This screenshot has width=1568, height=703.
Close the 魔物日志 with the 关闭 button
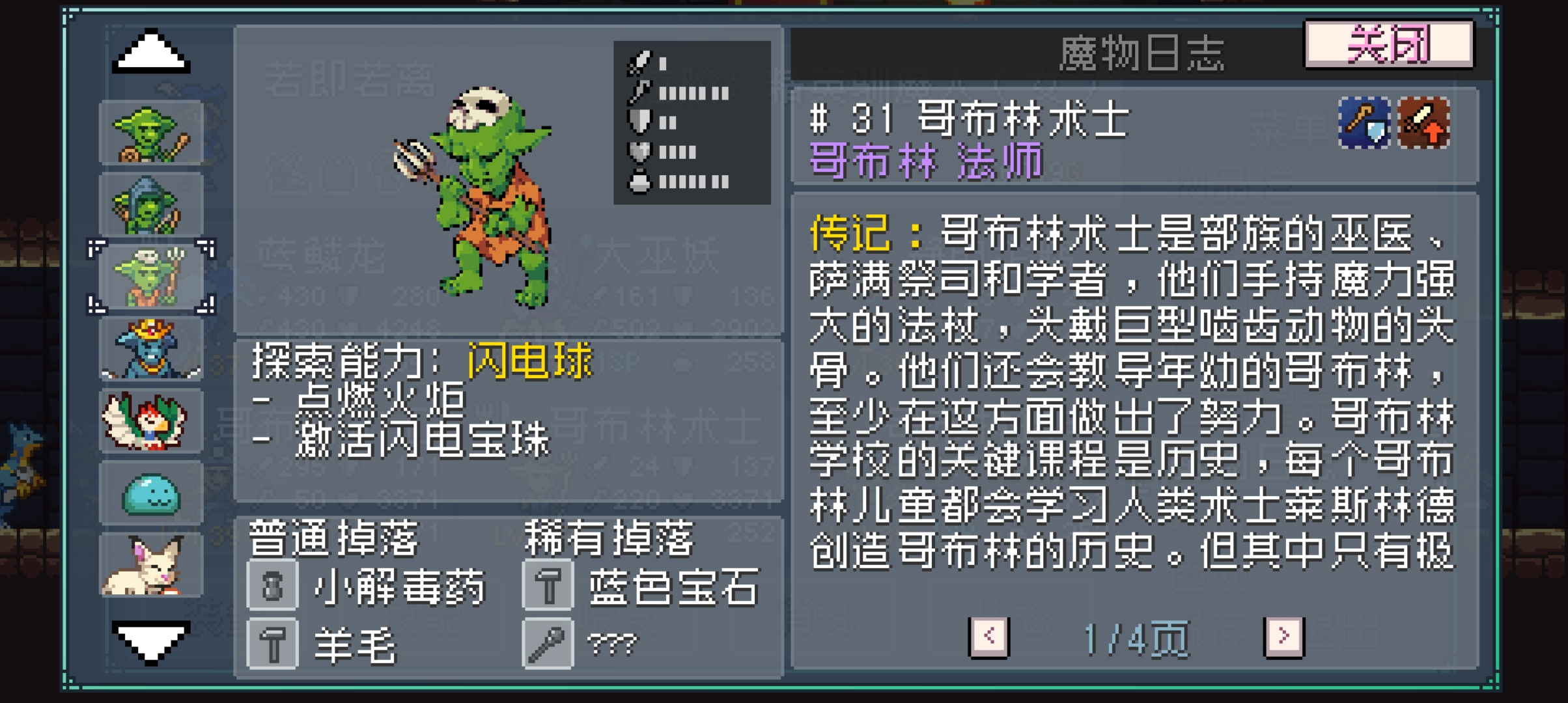(1387, 45)
